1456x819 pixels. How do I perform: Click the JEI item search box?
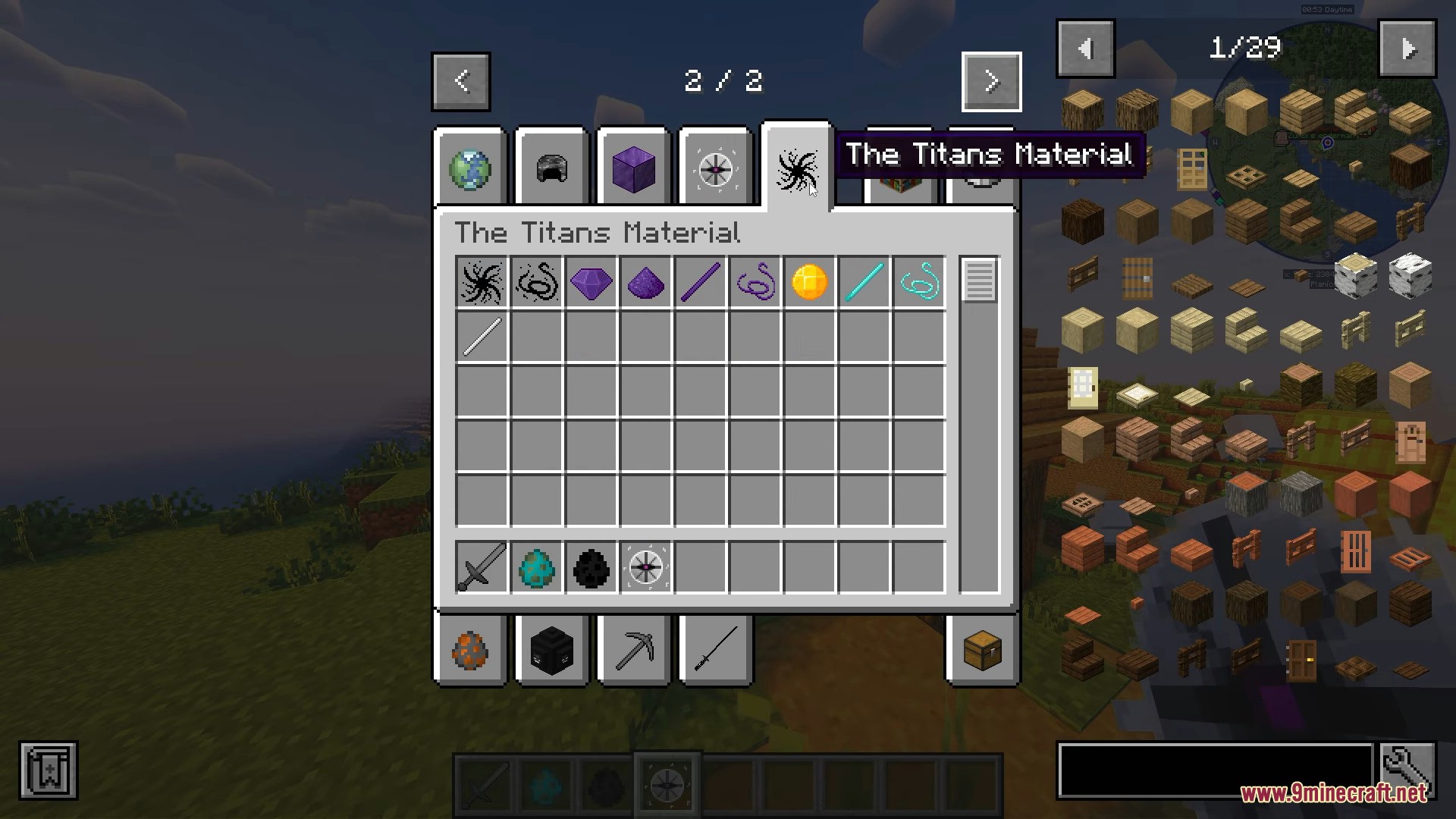(x=1215, y=770)
